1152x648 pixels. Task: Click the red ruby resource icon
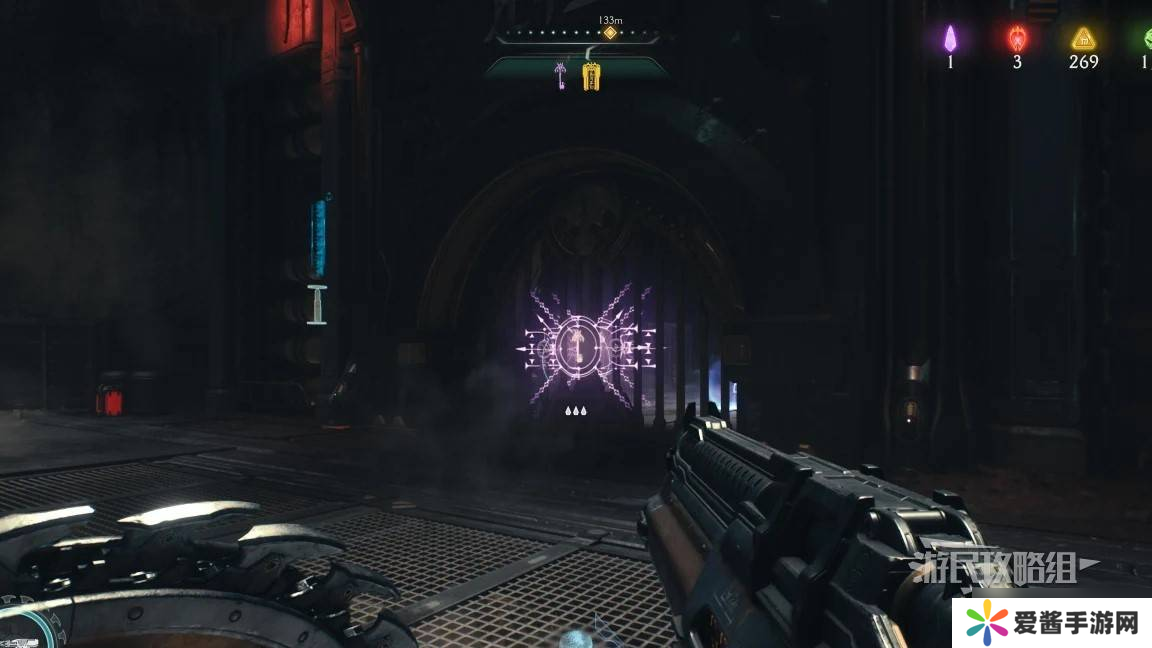1017,39
